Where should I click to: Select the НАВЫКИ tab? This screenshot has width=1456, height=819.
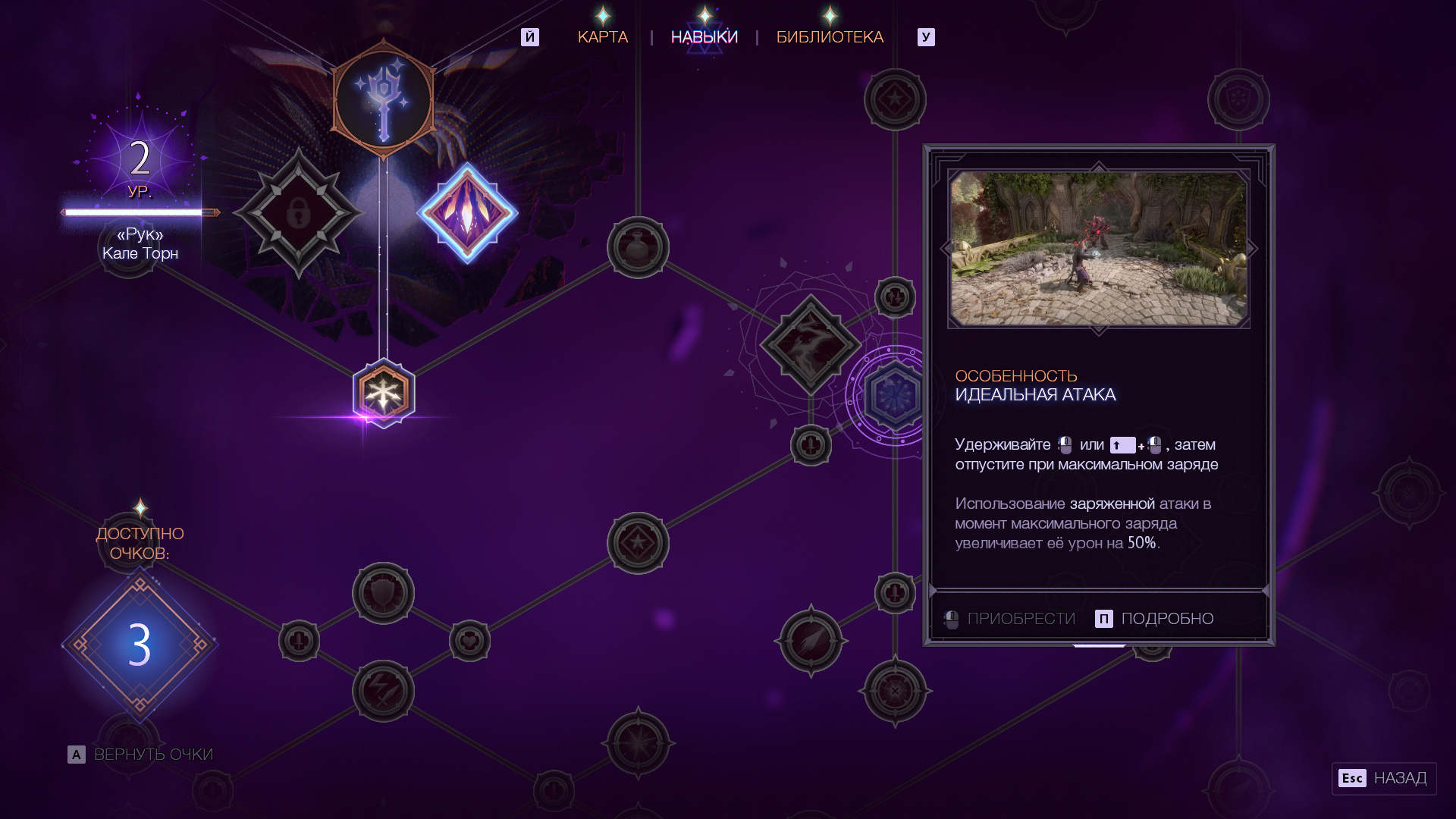coord(704,37)
